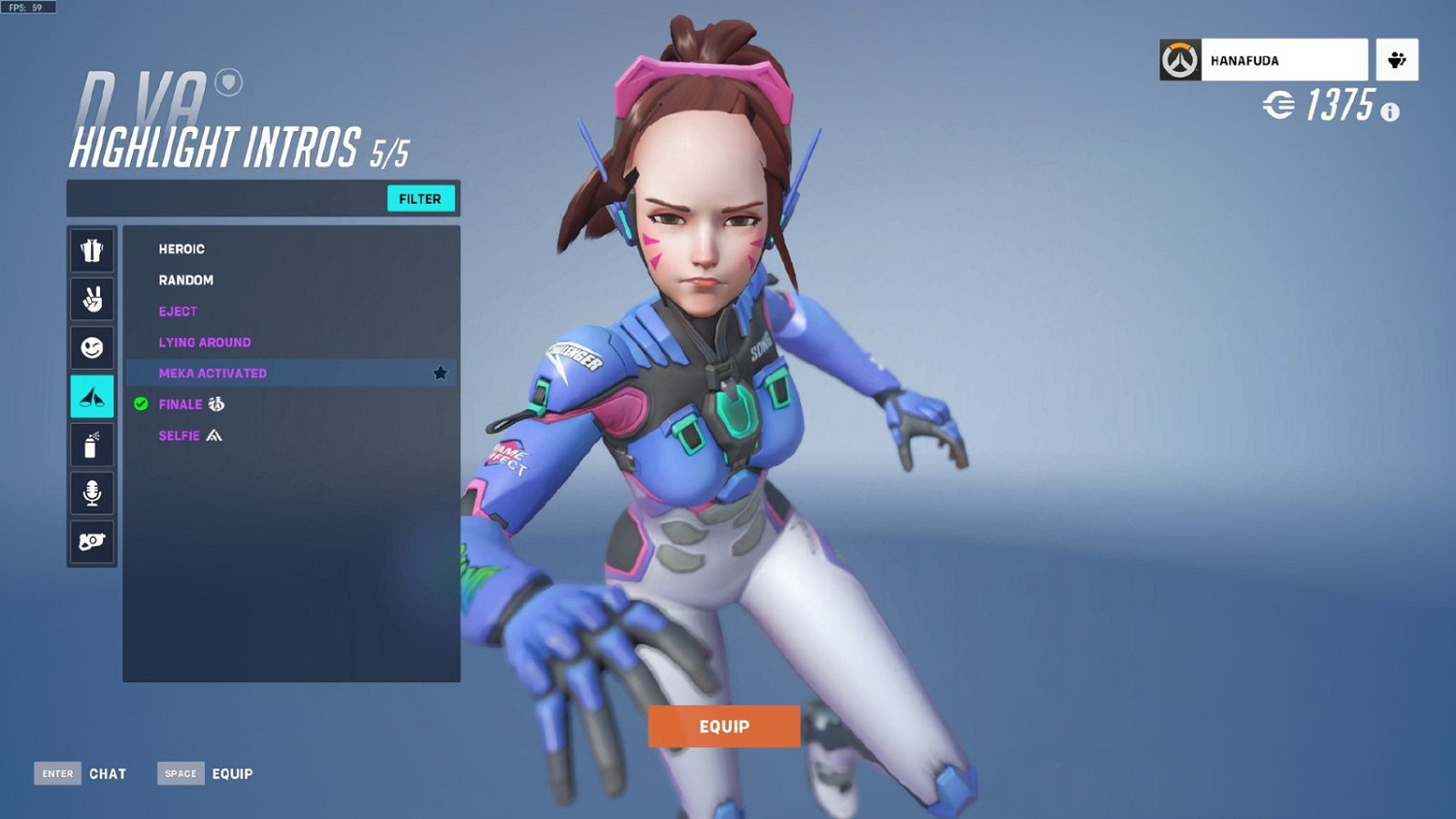
Task: Select the highlight intros tab
Action: click(x=92, y=397)
